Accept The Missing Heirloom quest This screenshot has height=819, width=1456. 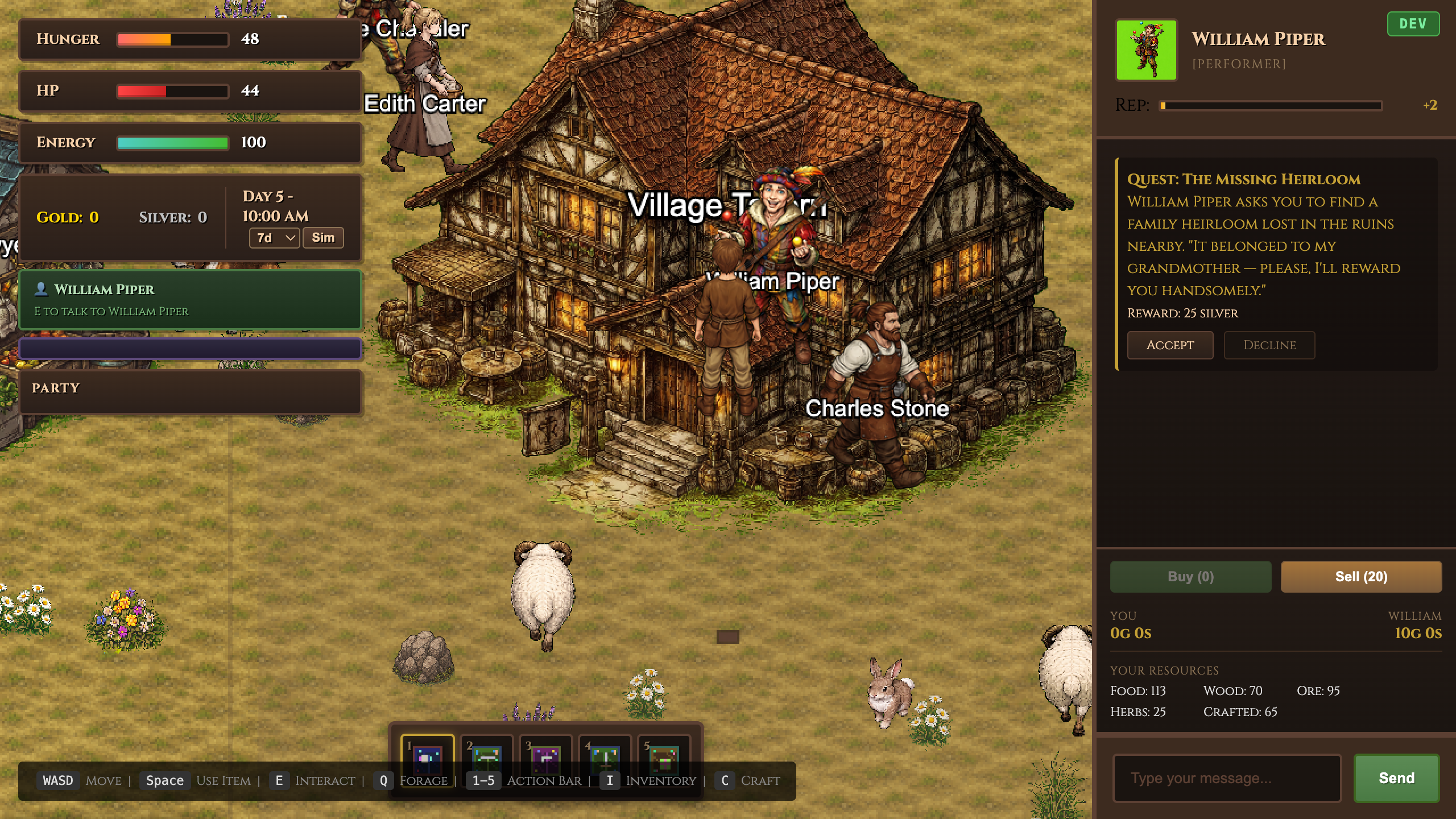1170,345
